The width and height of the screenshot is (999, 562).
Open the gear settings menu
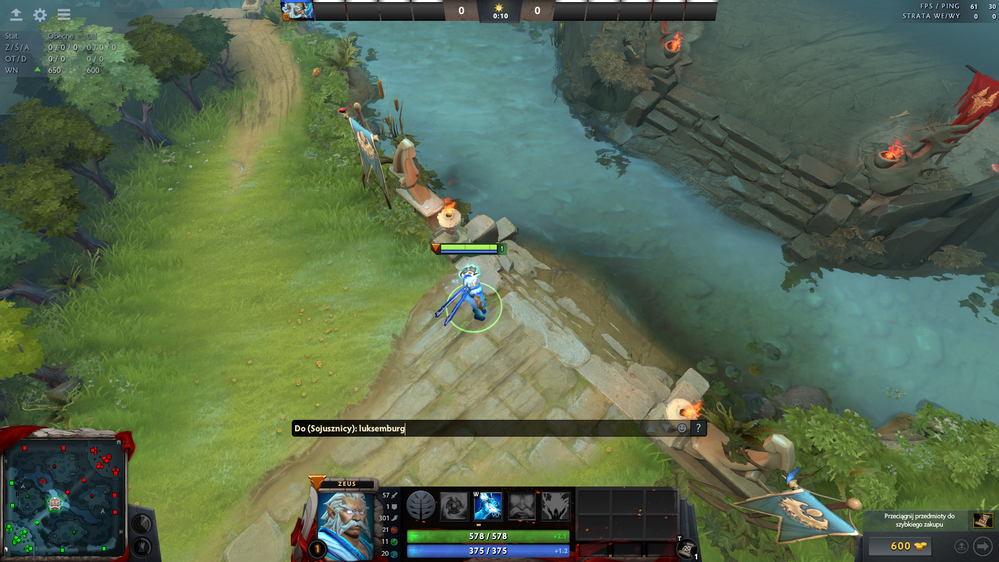point(40,15)
